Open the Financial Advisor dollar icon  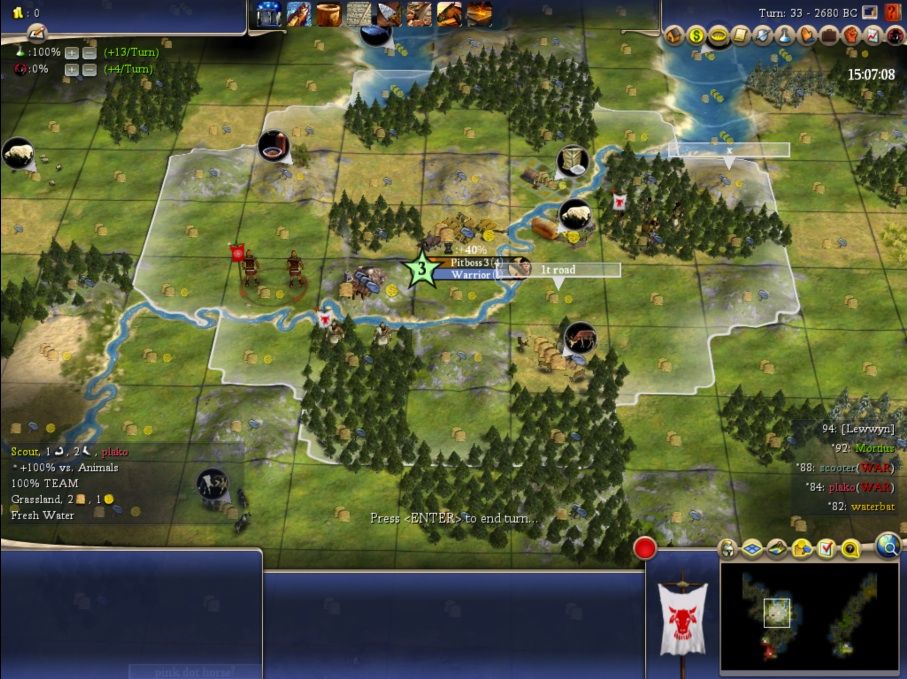(x=697, y=36)
